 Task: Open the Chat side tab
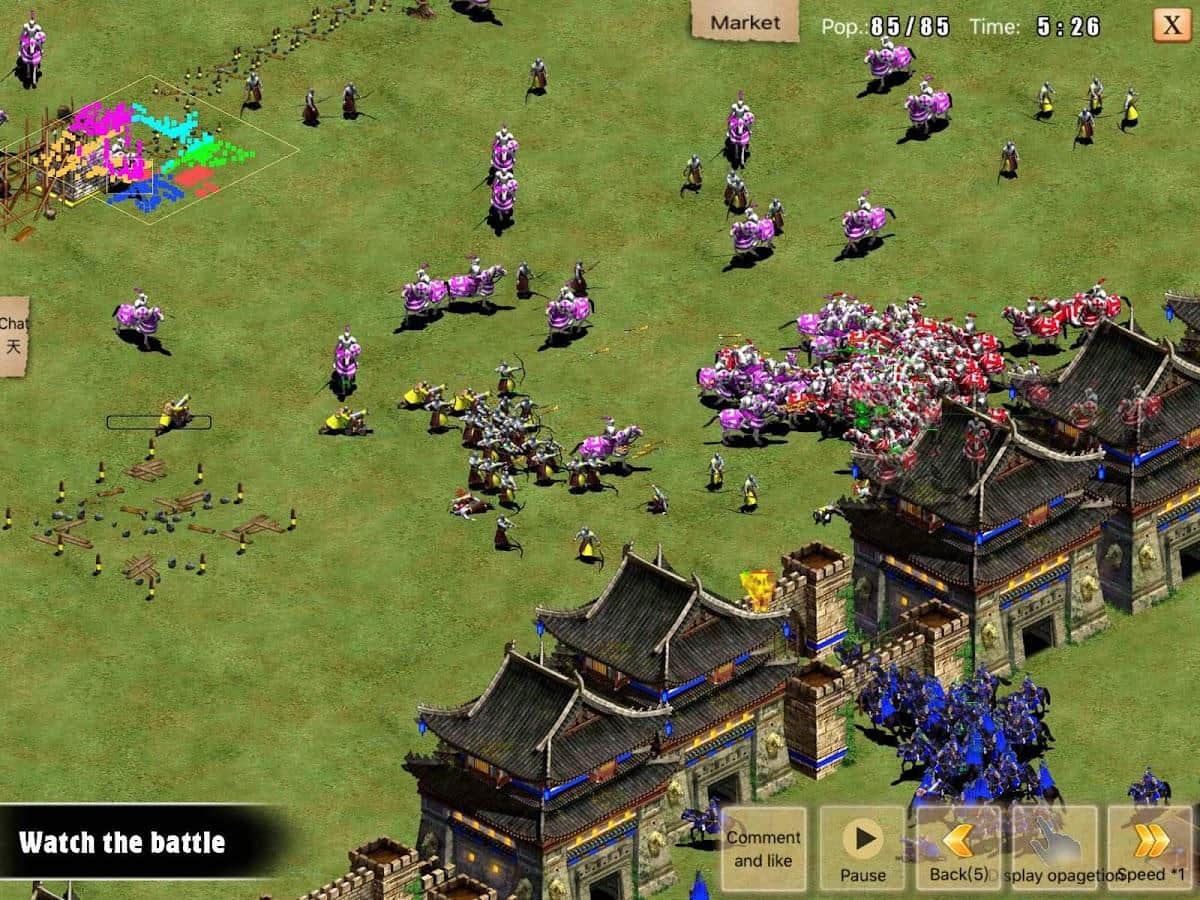13,336
